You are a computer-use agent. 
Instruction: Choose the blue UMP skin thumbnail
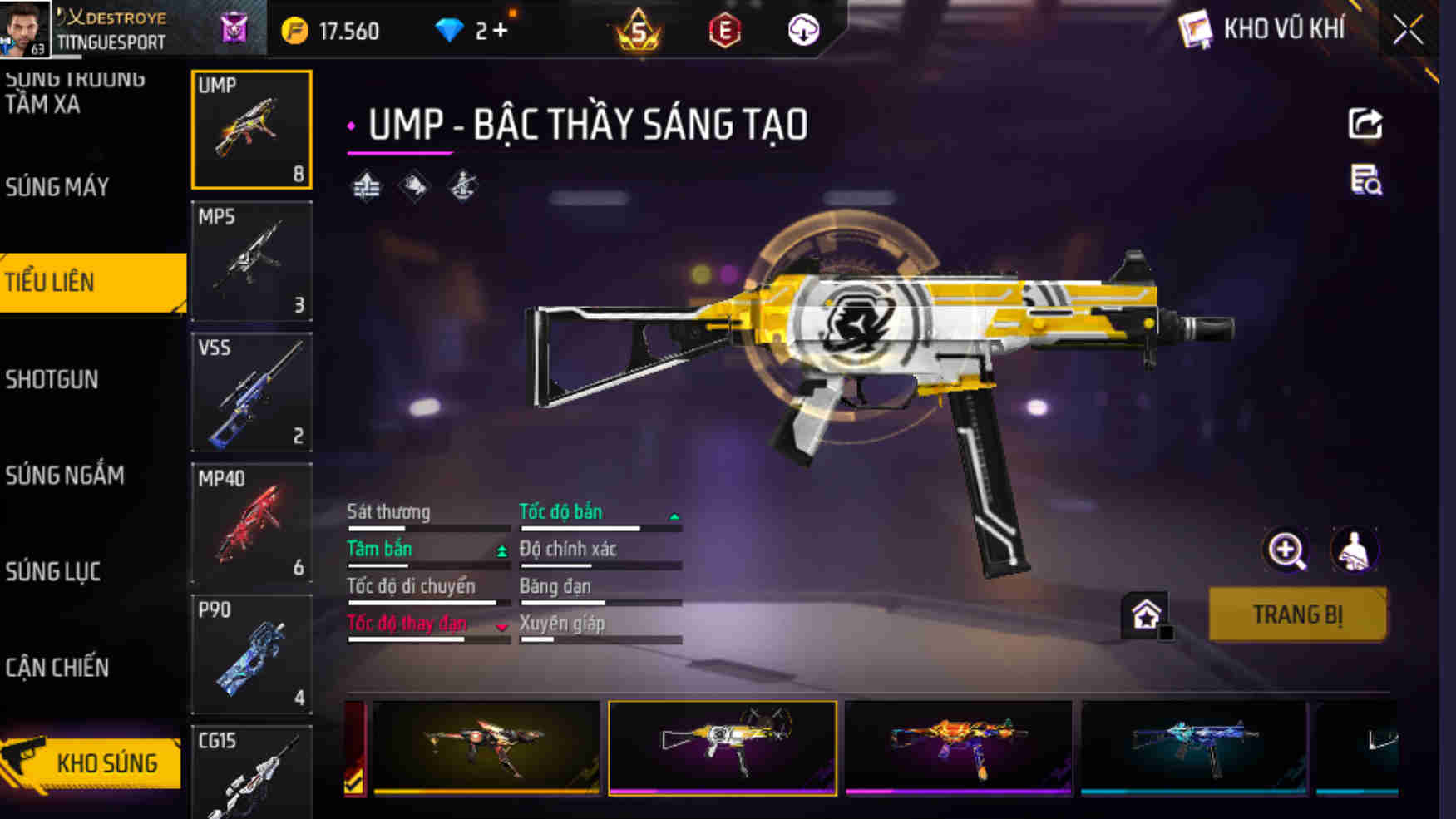coord(1194,747)
